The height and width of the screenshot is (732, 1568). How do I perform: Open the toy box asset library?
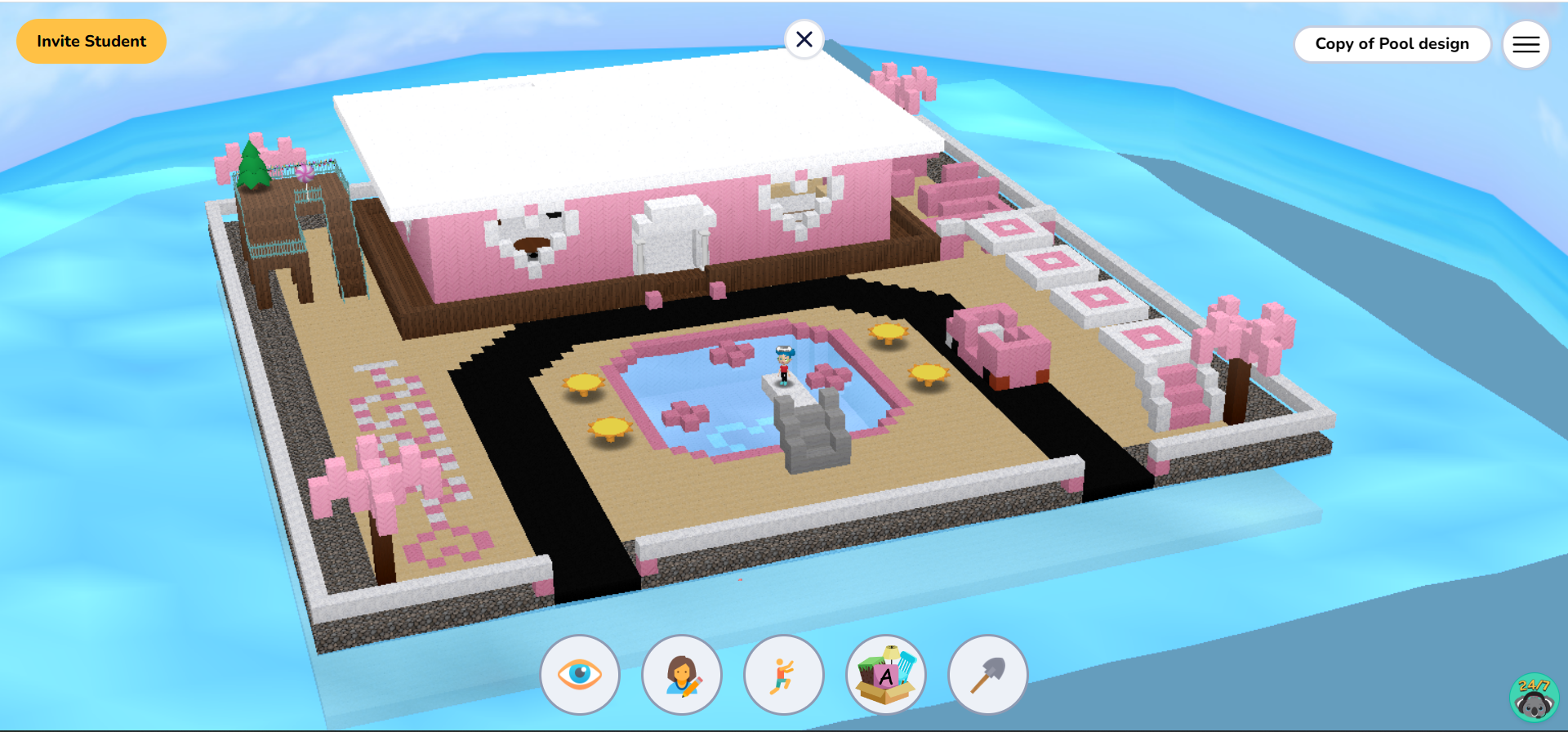[x=886, y=674]
